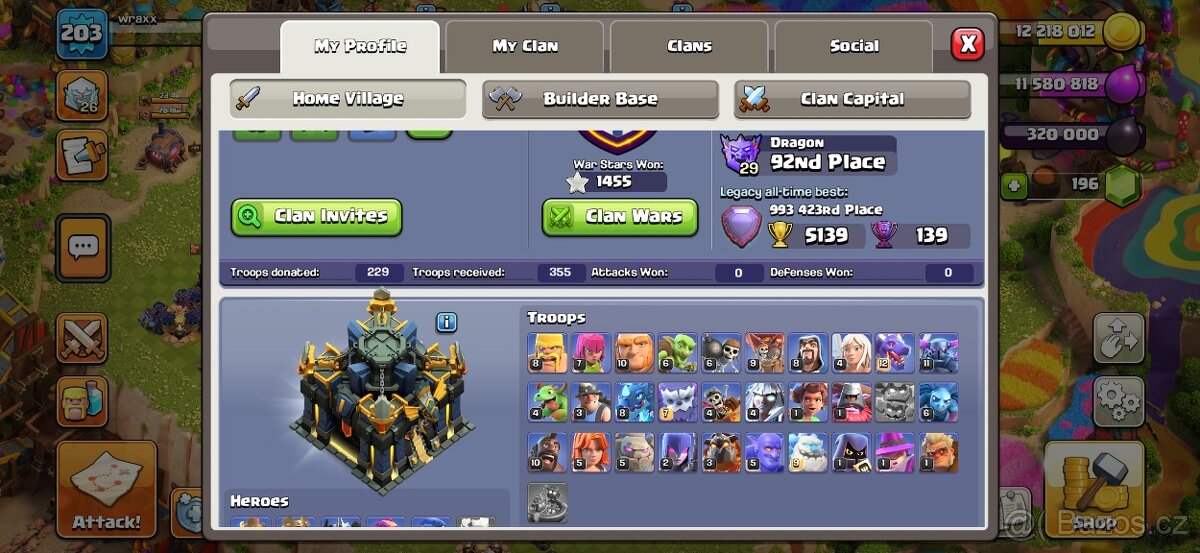Open the settings gears icon
This screenshot has width=1200, height=553.
[1118, 402]
